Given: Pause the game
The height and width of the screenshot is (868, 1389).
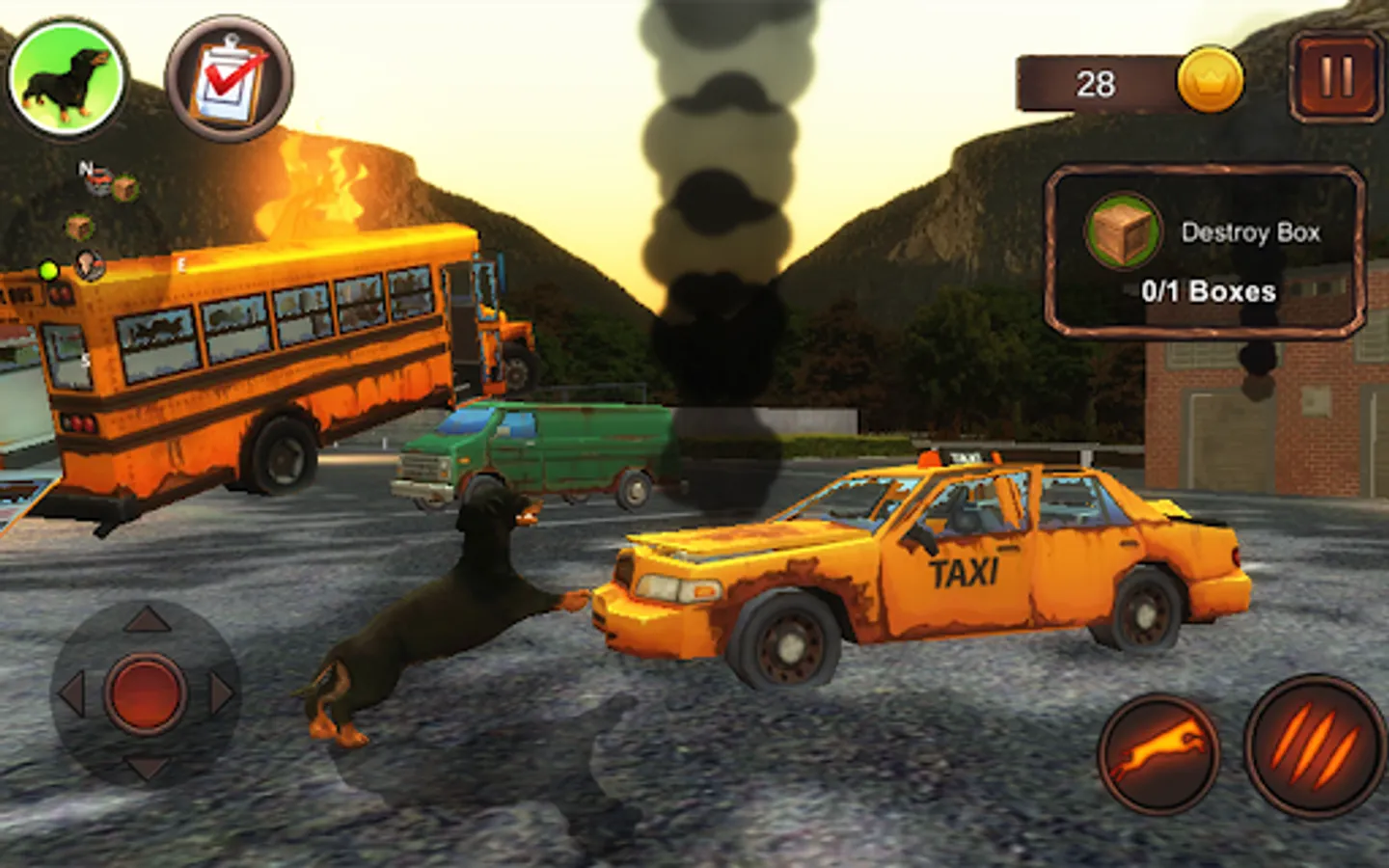Looking at the screenshot, I should tap(1336, 78).
